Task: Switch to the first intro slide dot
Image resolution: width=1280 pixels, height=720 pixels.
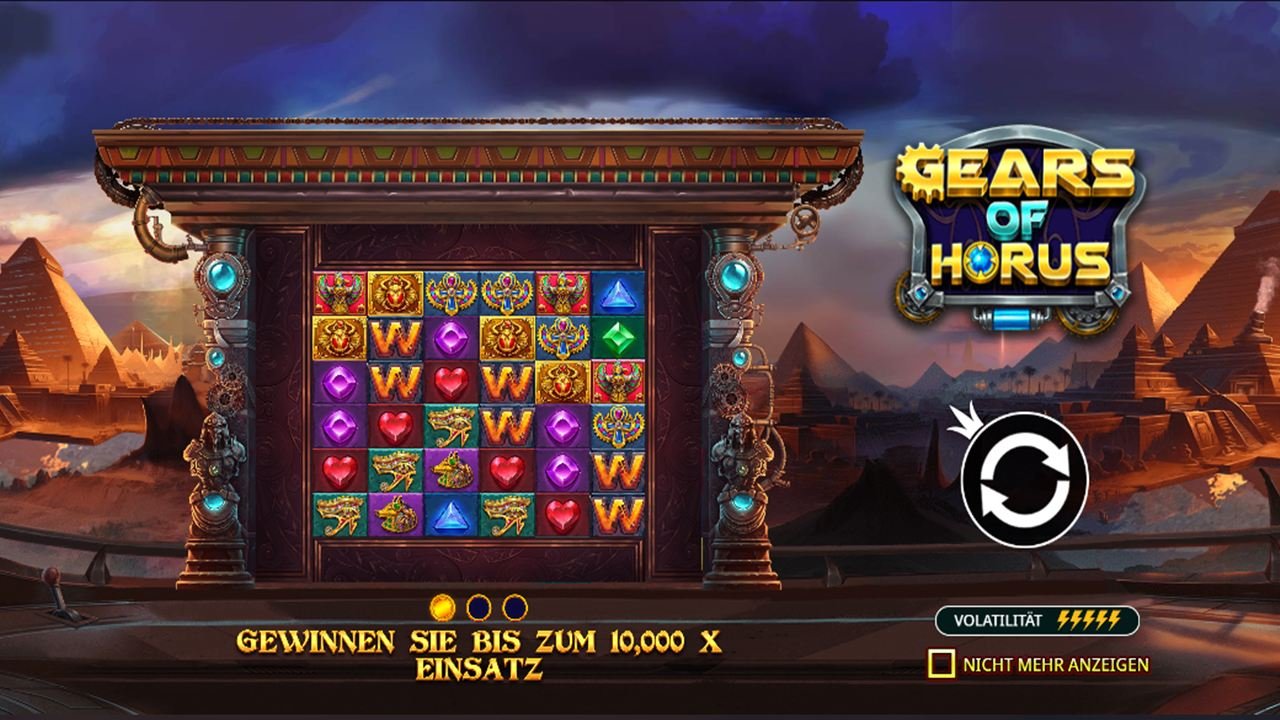Action: click(441, 606)
